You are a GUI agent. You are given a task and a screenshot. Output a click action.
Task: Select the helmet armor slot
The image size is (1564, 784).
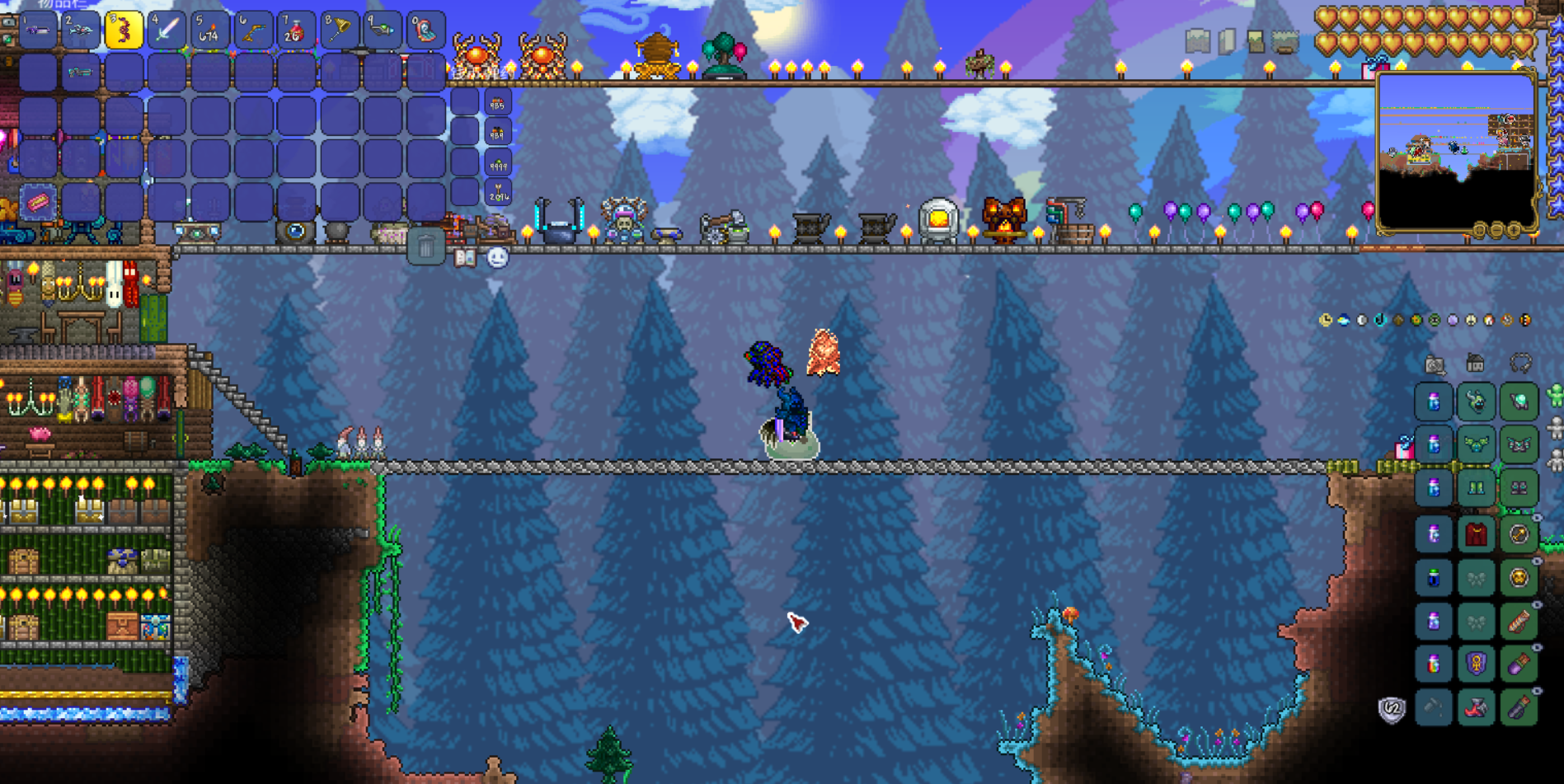point(1519,402)
